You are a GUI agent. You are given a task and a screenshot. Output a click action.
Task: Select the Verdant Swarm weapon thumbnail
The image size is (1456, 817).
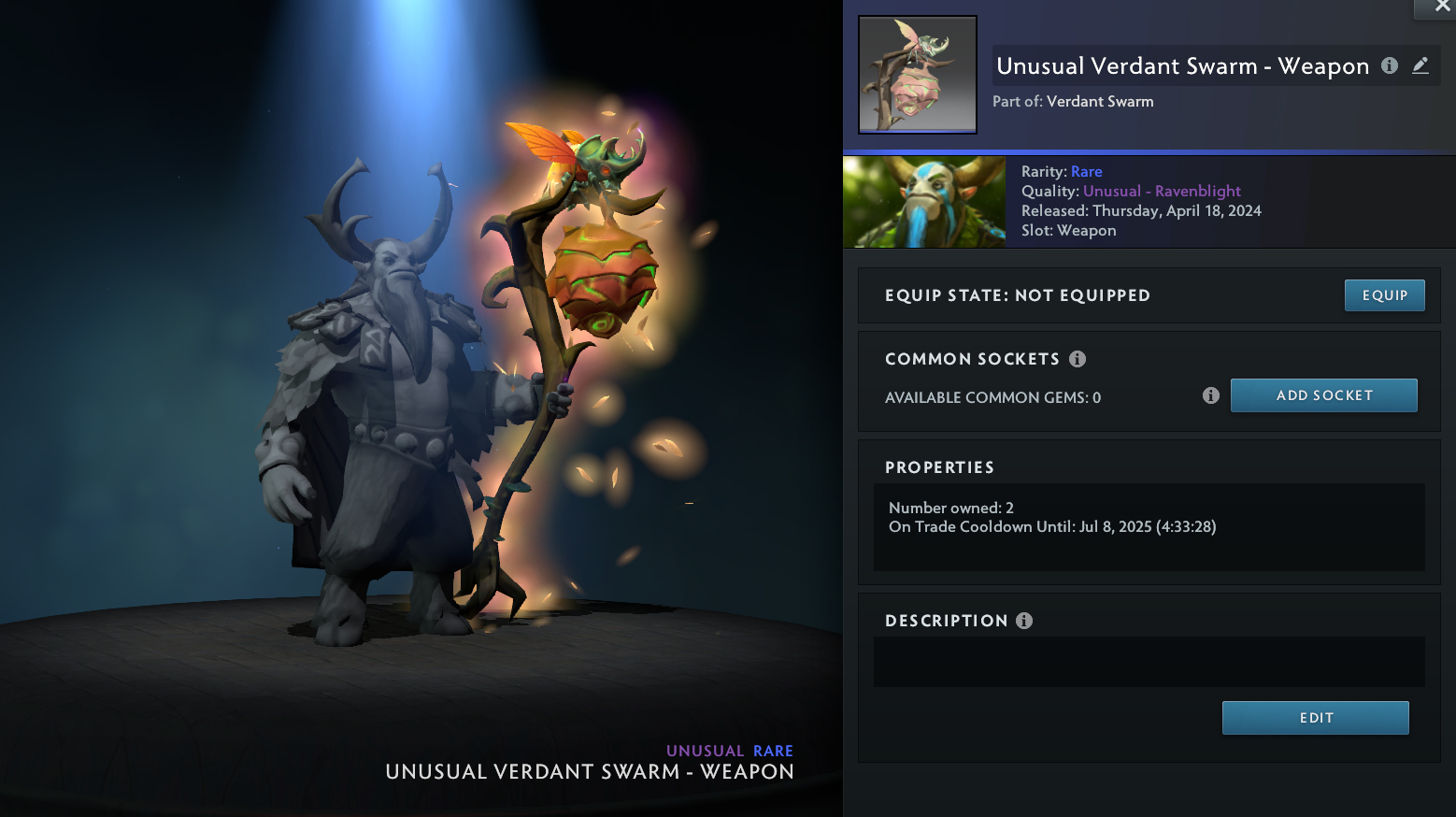pyautogui.click(x=918, y=75)
